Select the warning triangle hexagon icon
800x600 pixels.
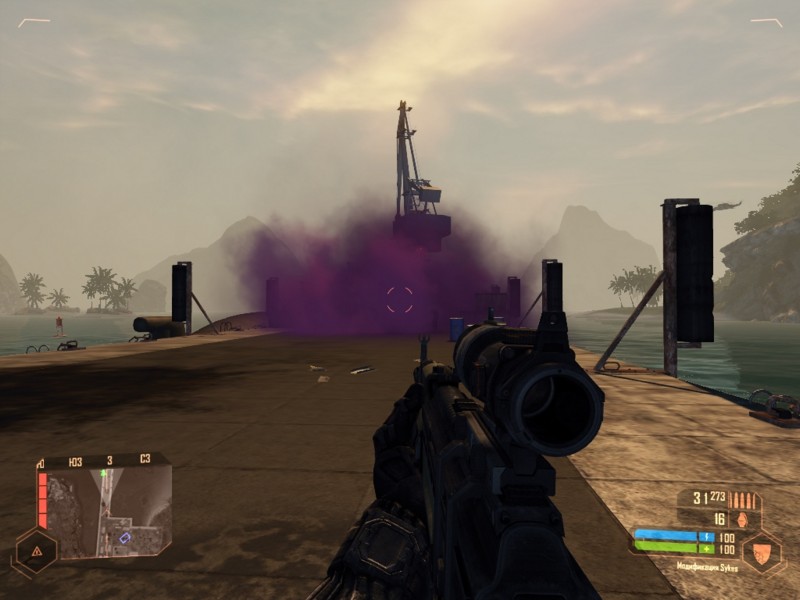[35, 550]
